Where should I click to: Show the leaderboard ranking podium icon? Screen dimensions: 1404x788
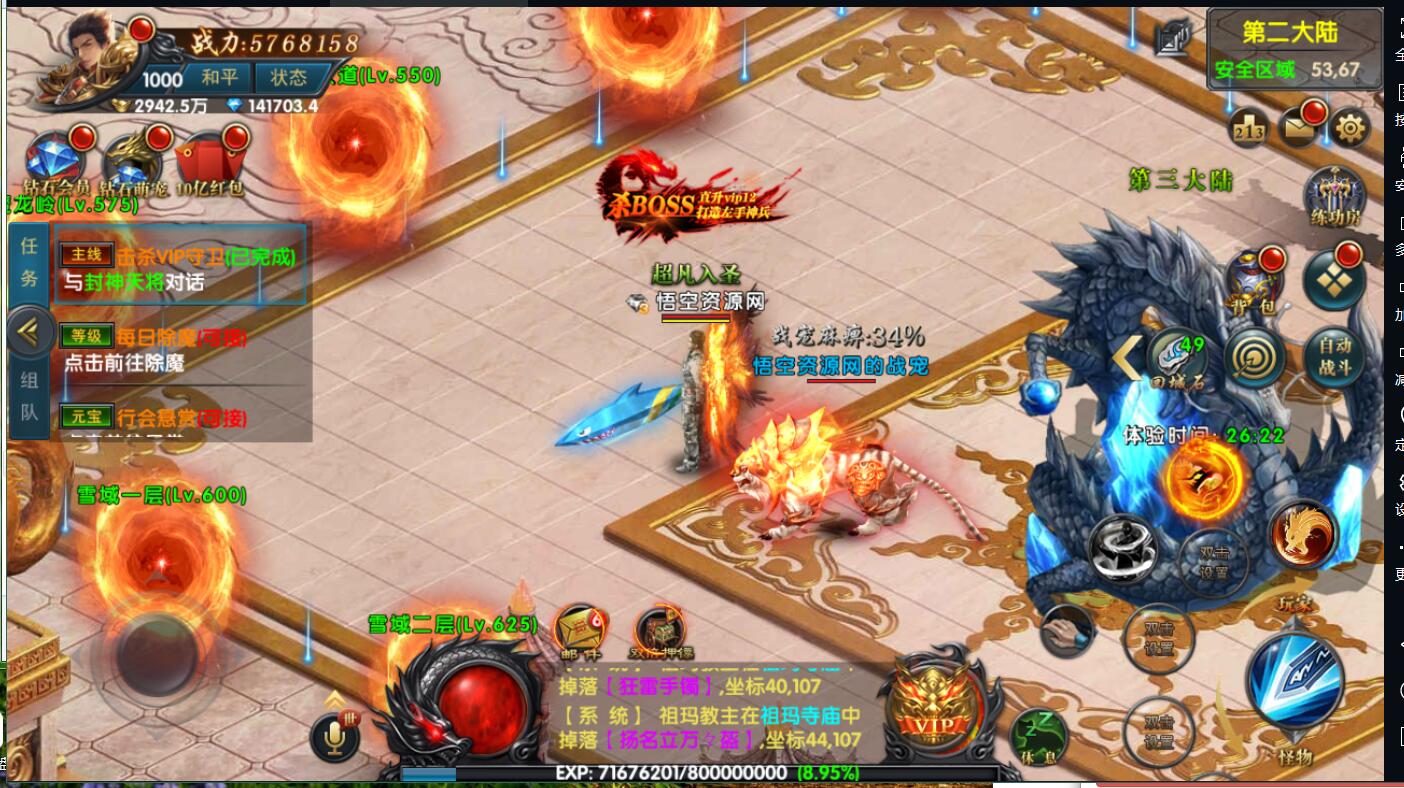(1249, 128)
